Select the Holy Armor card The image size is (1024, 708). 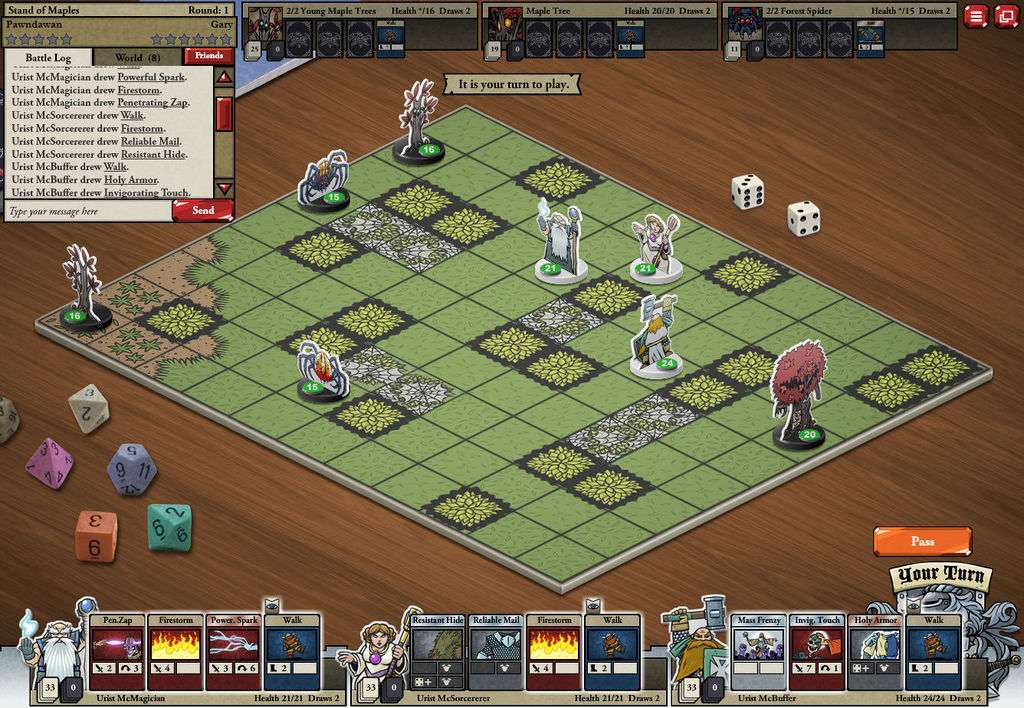tap(875, 651)
